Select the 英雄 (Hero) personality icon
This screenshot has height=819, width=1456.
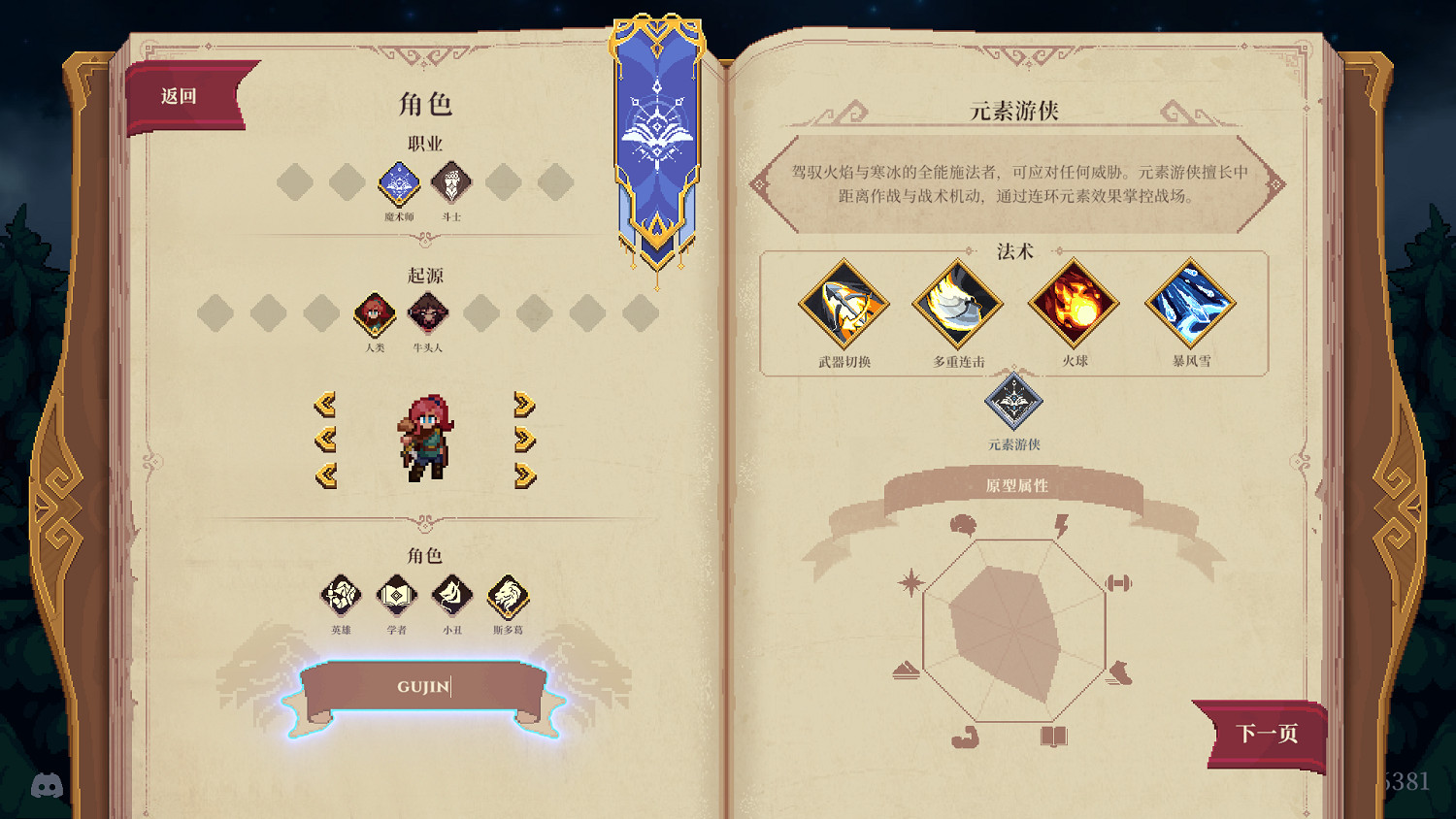click(342, 597)
